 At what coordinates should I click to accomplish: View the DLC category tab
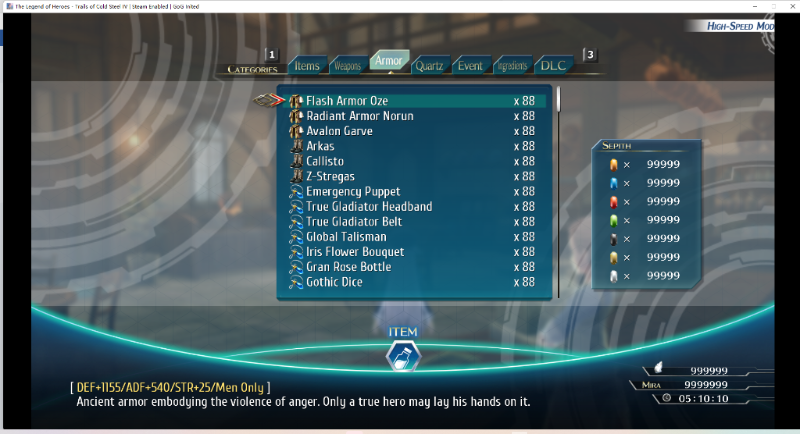coord(553,66)
